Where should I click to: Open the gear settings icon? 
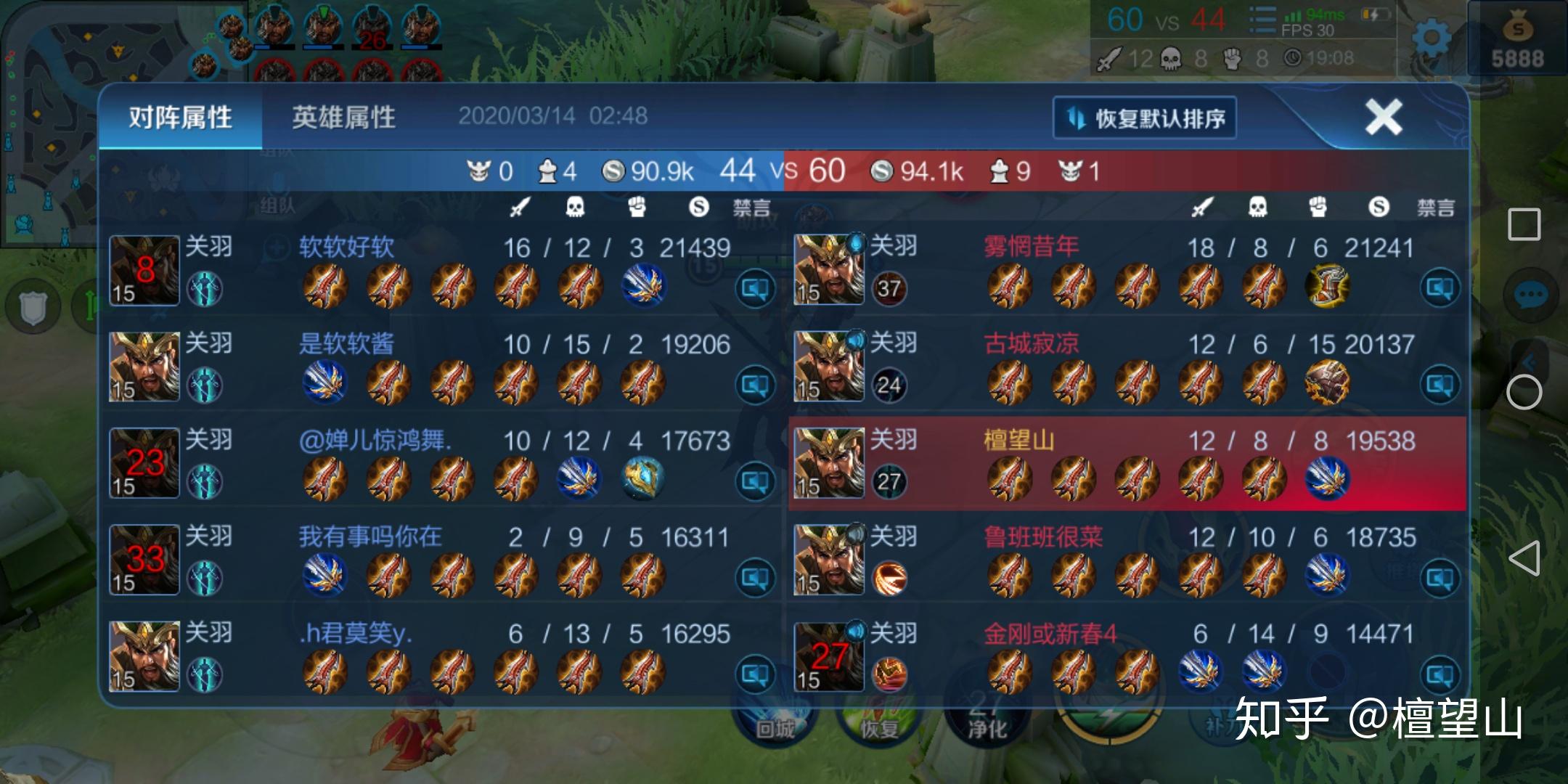pos(1431,38)
